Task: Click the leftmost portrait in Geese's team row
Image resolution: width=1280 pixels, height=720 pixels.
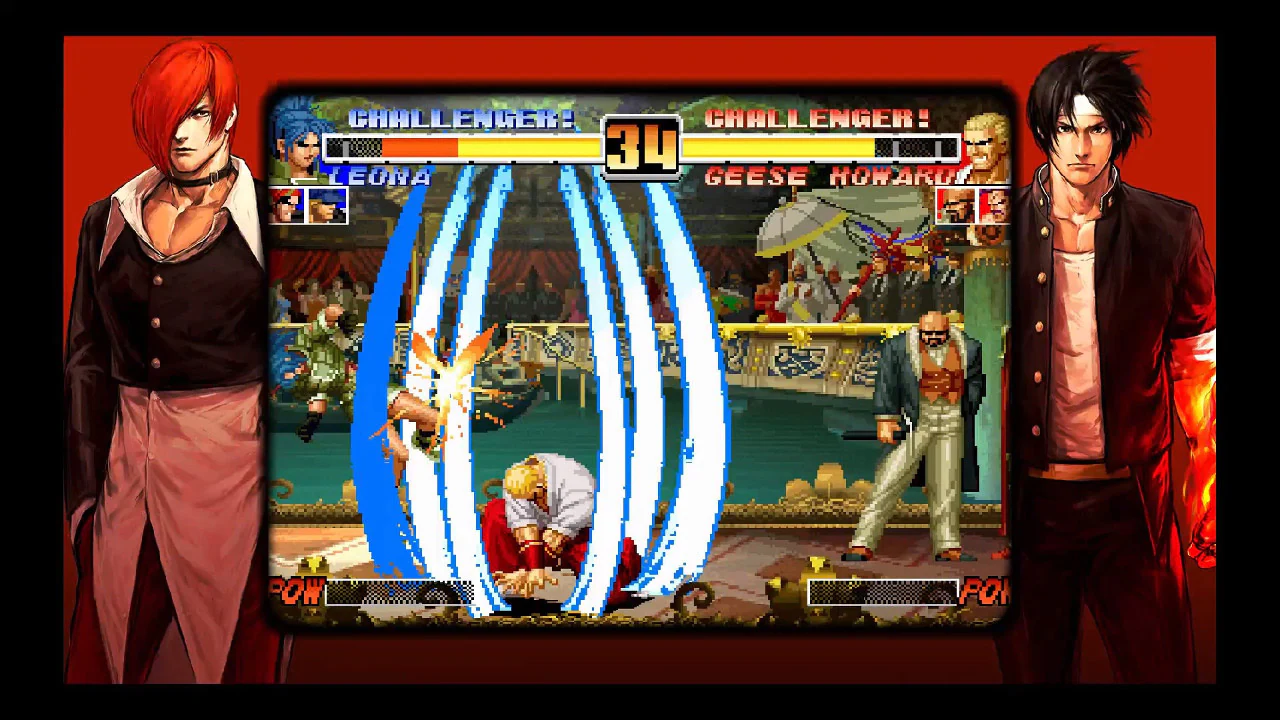Action: tap(955, 204)
